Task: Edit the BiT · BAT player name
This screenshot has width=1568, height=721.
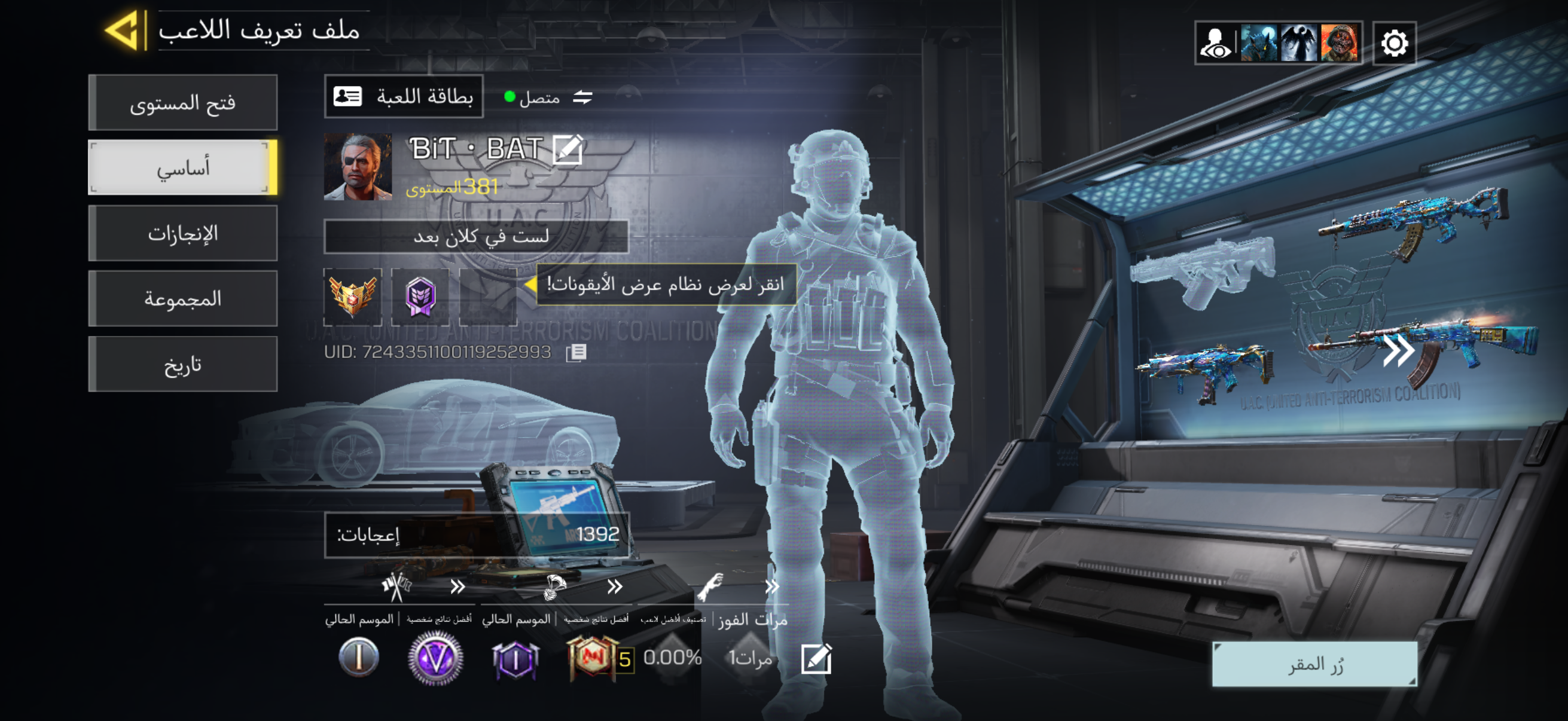Action: (x=568, y=149)
